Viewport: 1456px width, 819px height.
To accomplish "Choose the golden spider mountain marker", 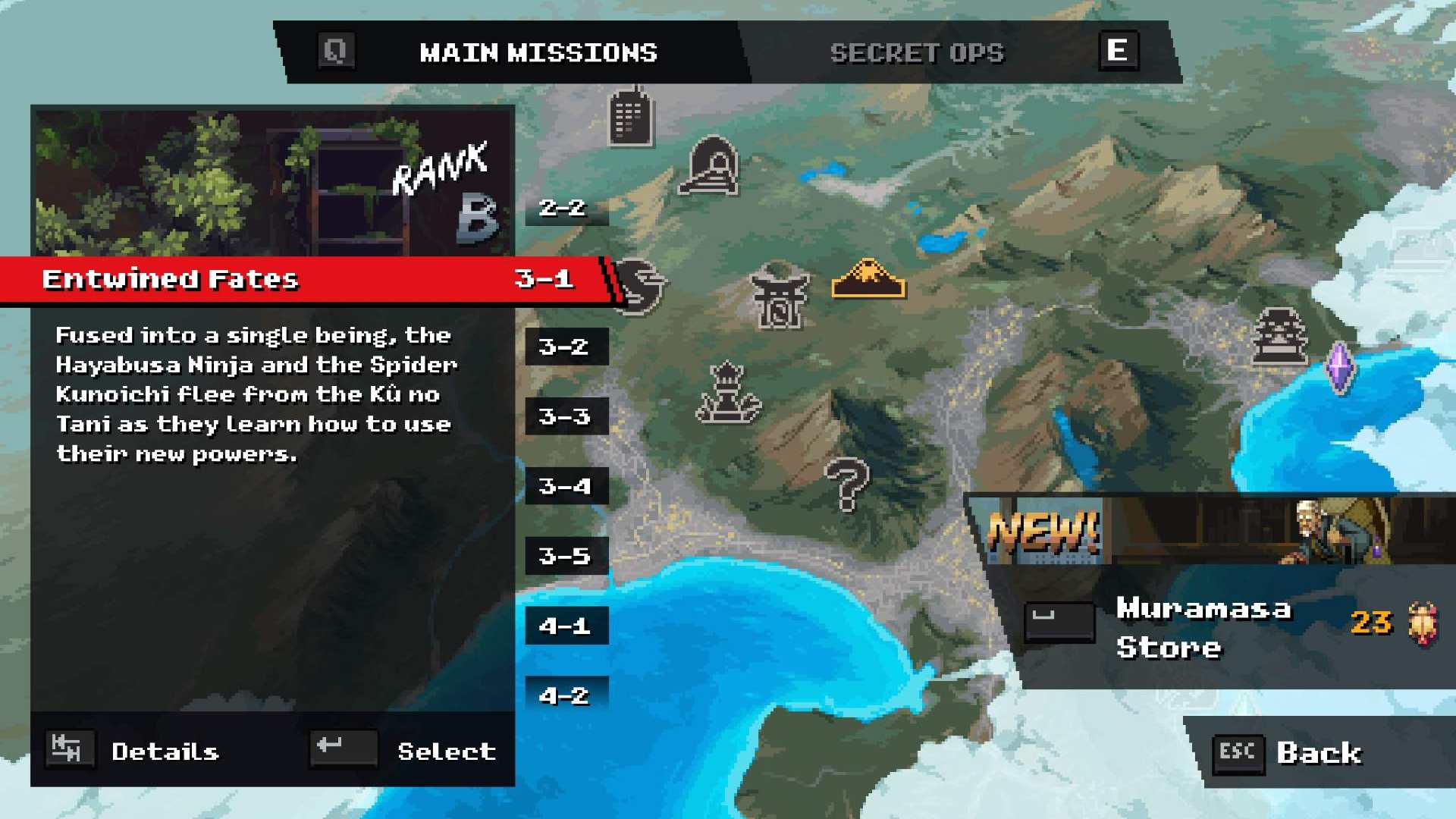I will (868, 279).
